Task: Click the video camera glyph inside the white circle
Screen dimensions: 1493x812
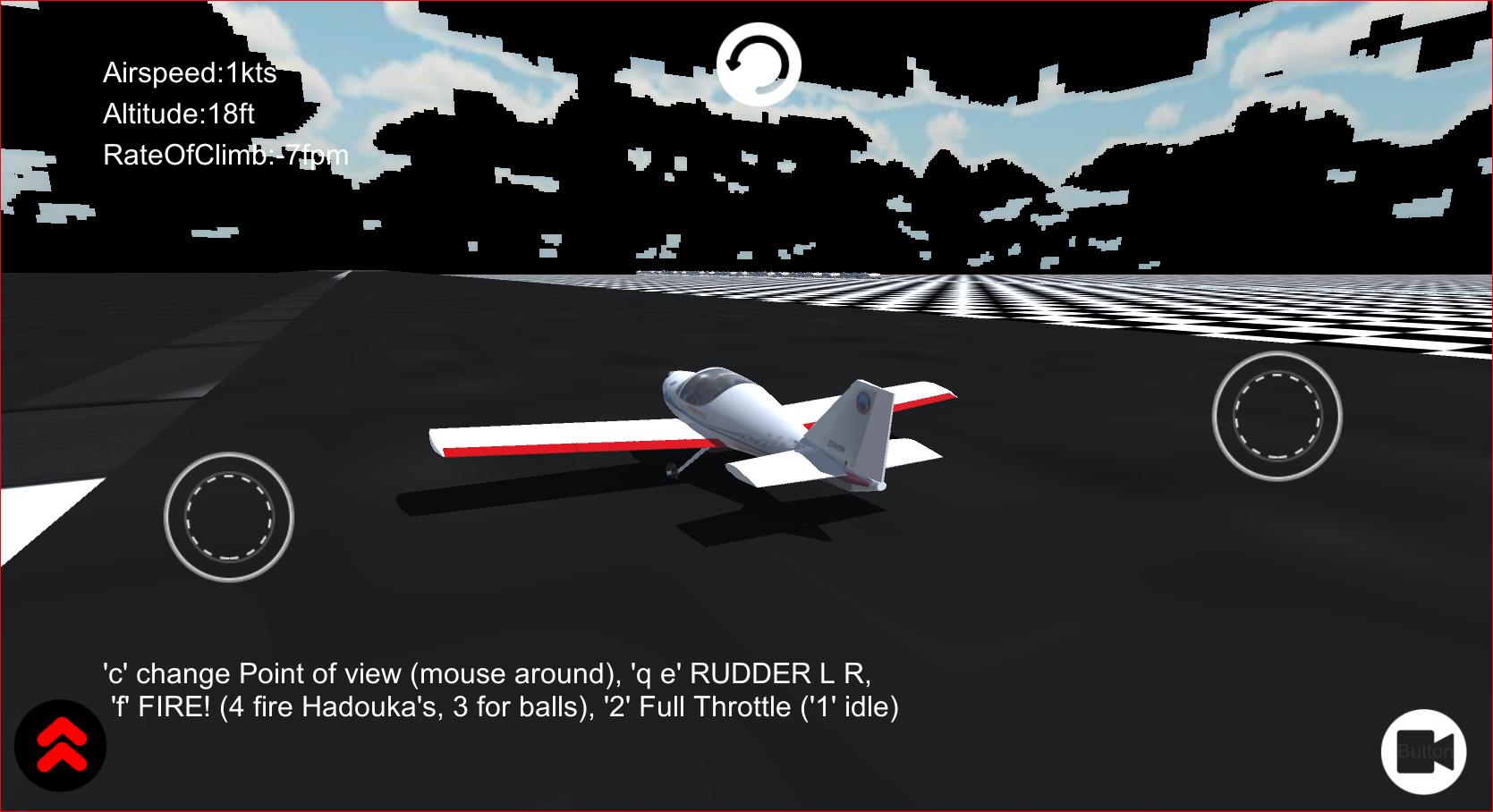Action: pyautogui.click(x=1425, y=752)
